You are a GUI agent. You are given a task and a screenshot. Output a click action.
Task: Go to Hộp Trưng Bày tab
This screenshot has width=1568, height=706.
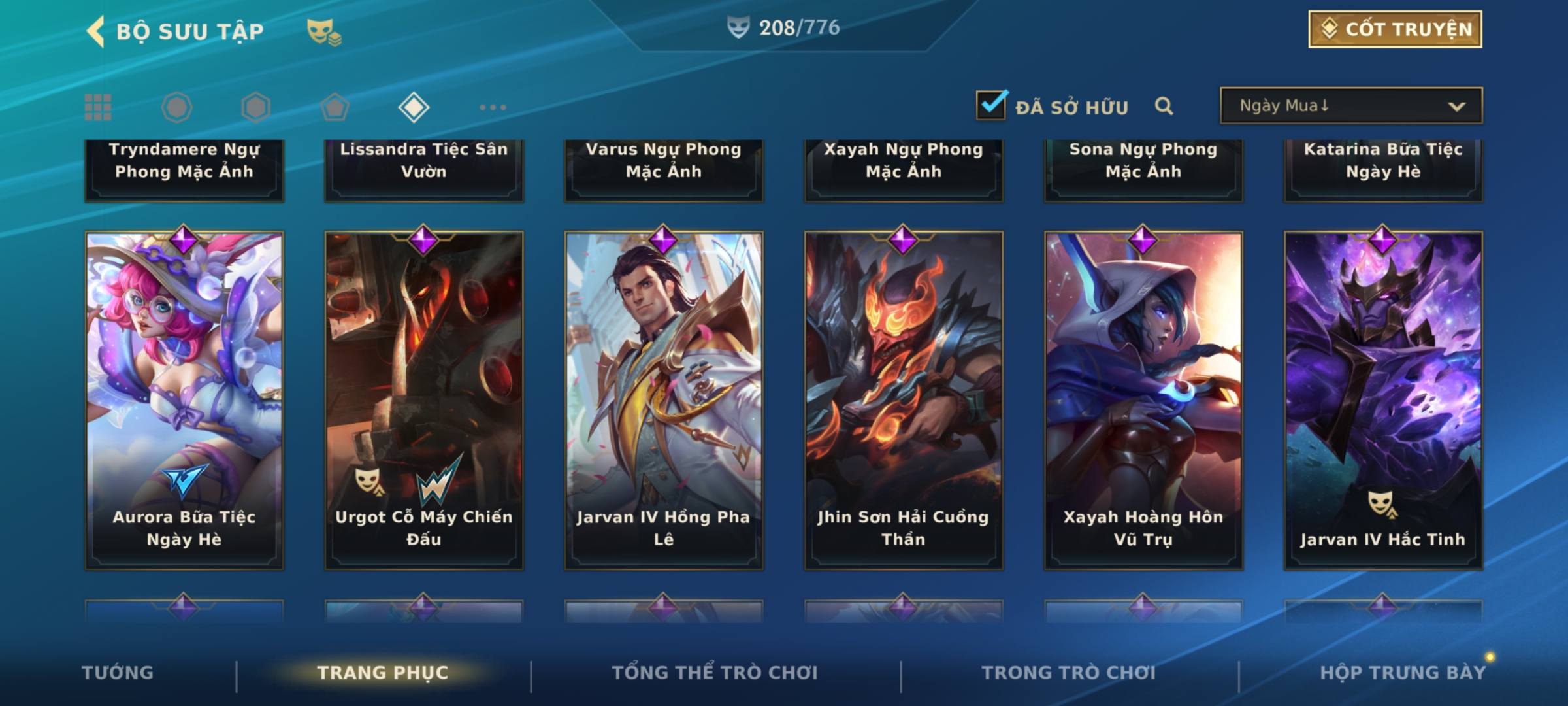(x=1403, y=673)
